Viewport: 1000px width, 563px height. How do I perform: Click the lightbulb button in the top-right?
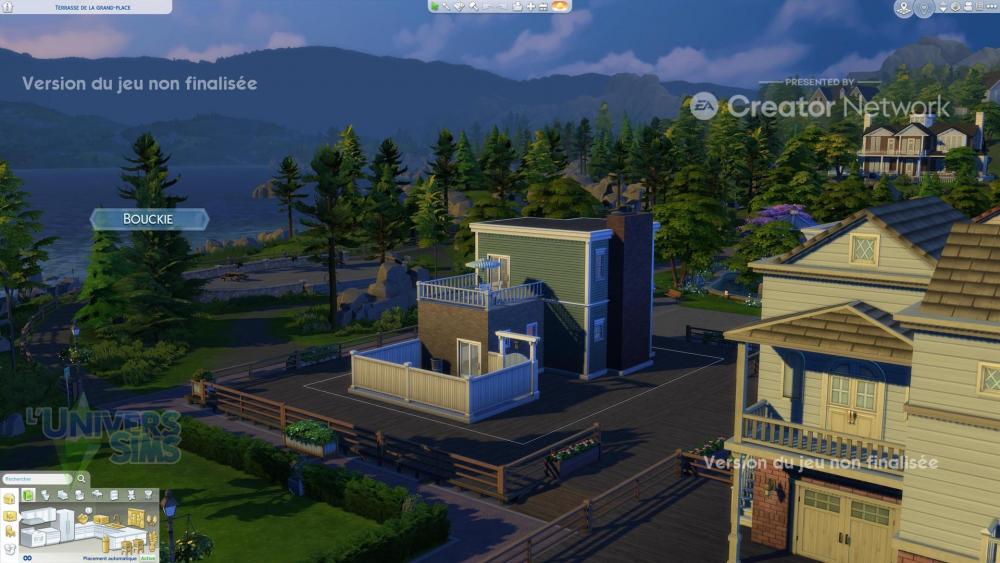tap(923, 7)
